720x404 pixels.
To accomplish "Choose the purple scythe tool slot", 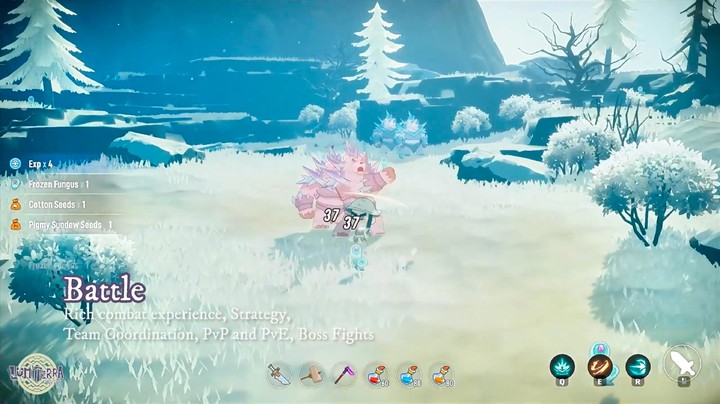I will click(x=344, y=374).
